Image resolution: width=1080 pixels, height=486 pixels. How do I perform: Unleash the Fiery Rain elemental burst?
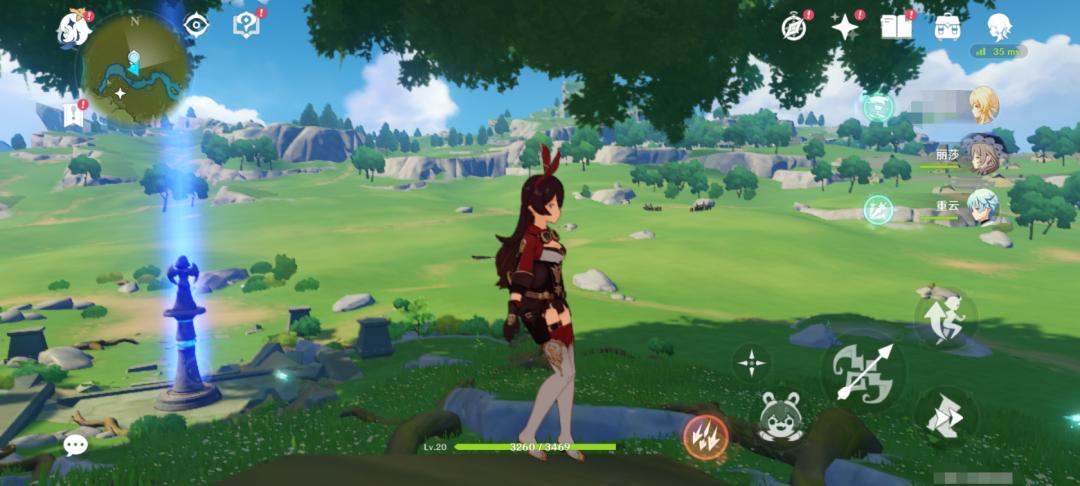pyautogui.click(x=705, y=437)
